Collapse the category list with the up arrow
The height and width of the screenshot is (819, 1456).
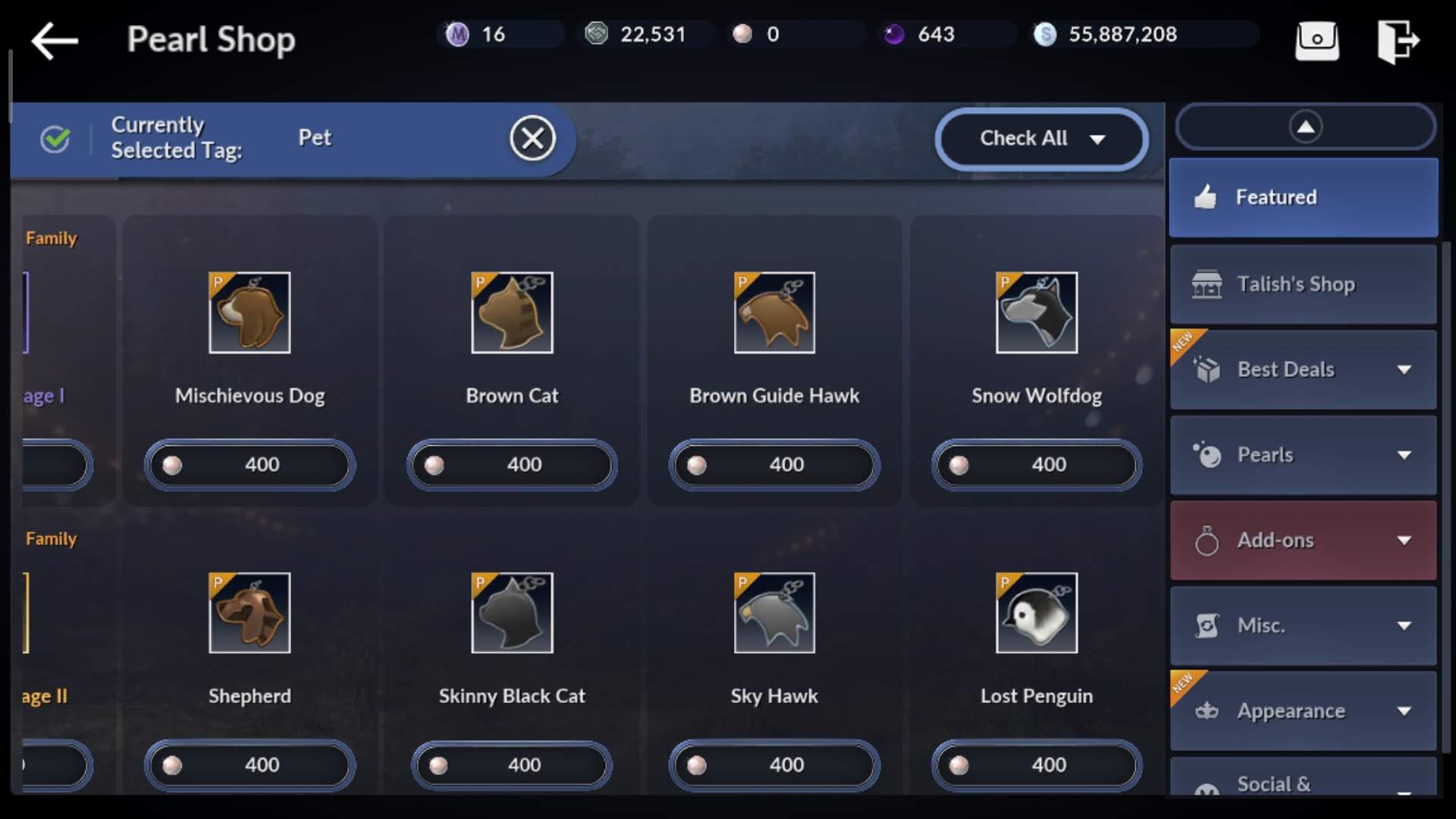tap(1304, 127)
